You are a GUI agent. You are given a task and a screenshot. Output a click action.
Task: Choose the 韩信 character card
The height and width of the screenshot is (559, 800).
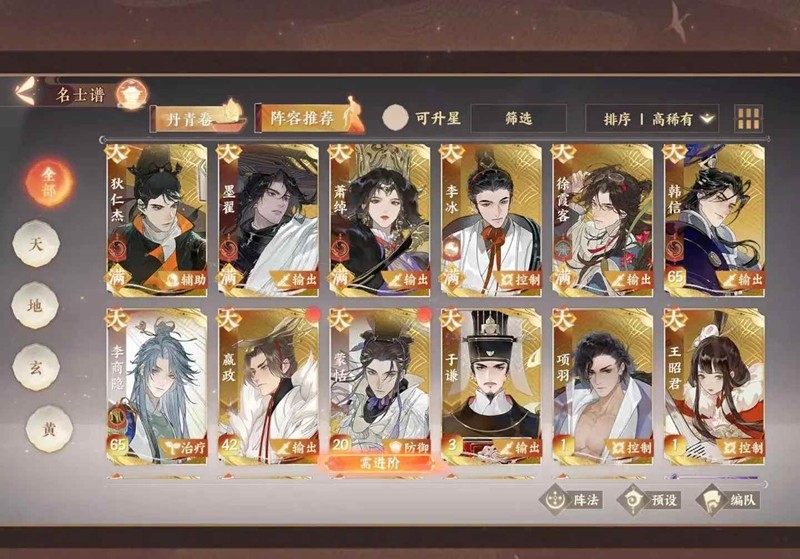coord(714,220)
